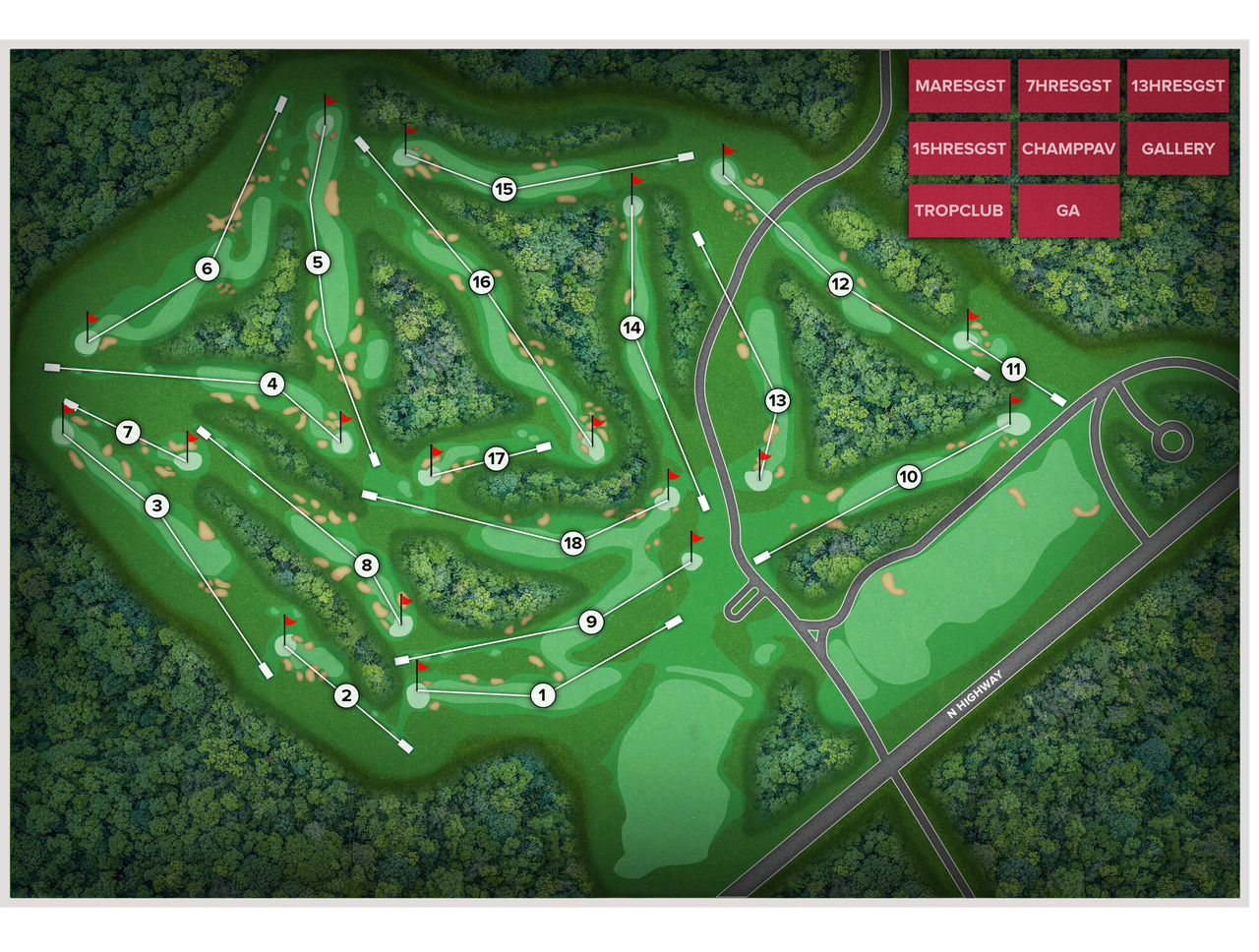Open the CHAMPPAV section

pos(1068,149)
